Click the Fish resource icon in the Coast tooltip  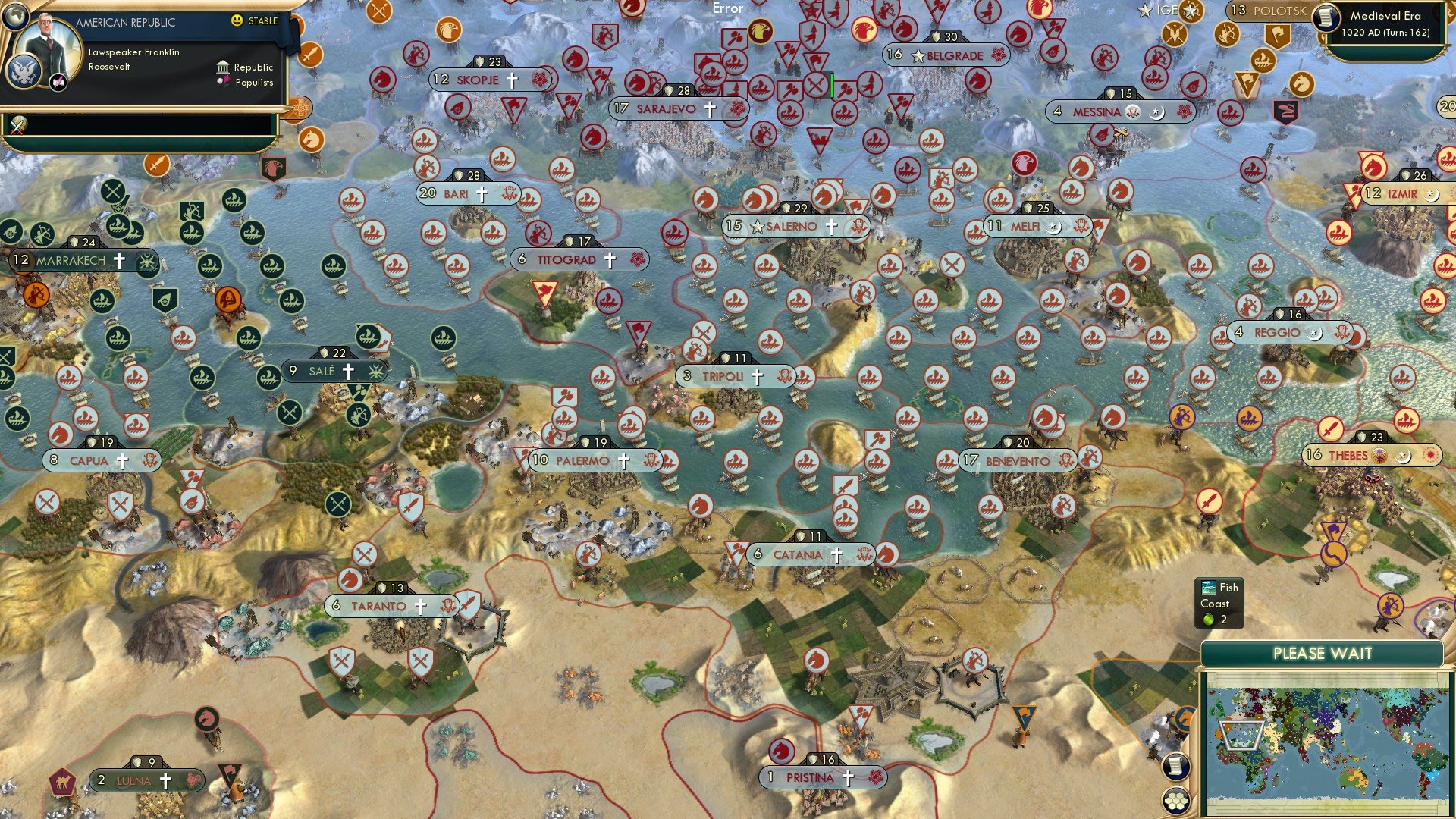(x=1209, y=588)
